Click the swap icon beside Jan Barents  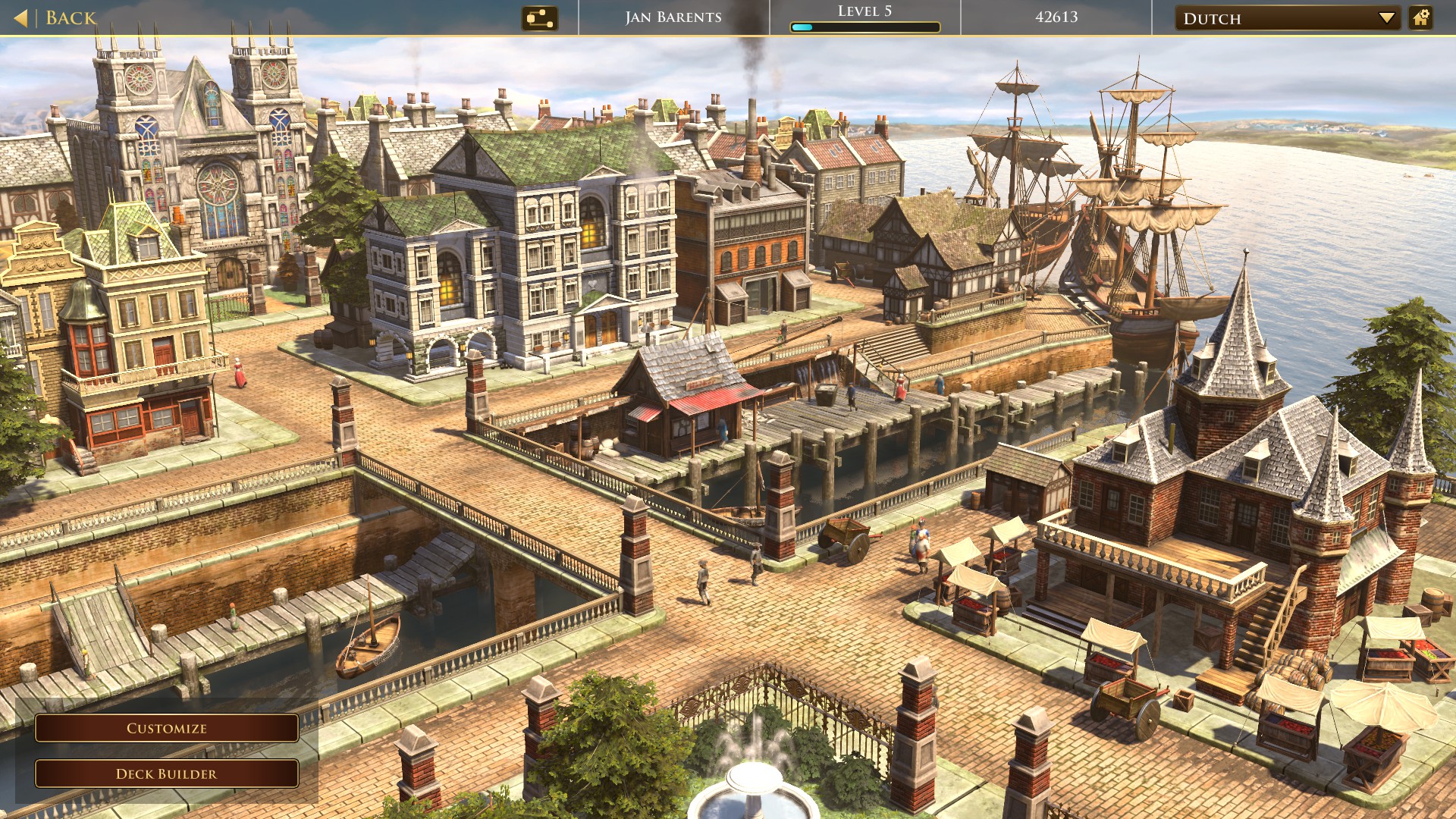point(540,18)
